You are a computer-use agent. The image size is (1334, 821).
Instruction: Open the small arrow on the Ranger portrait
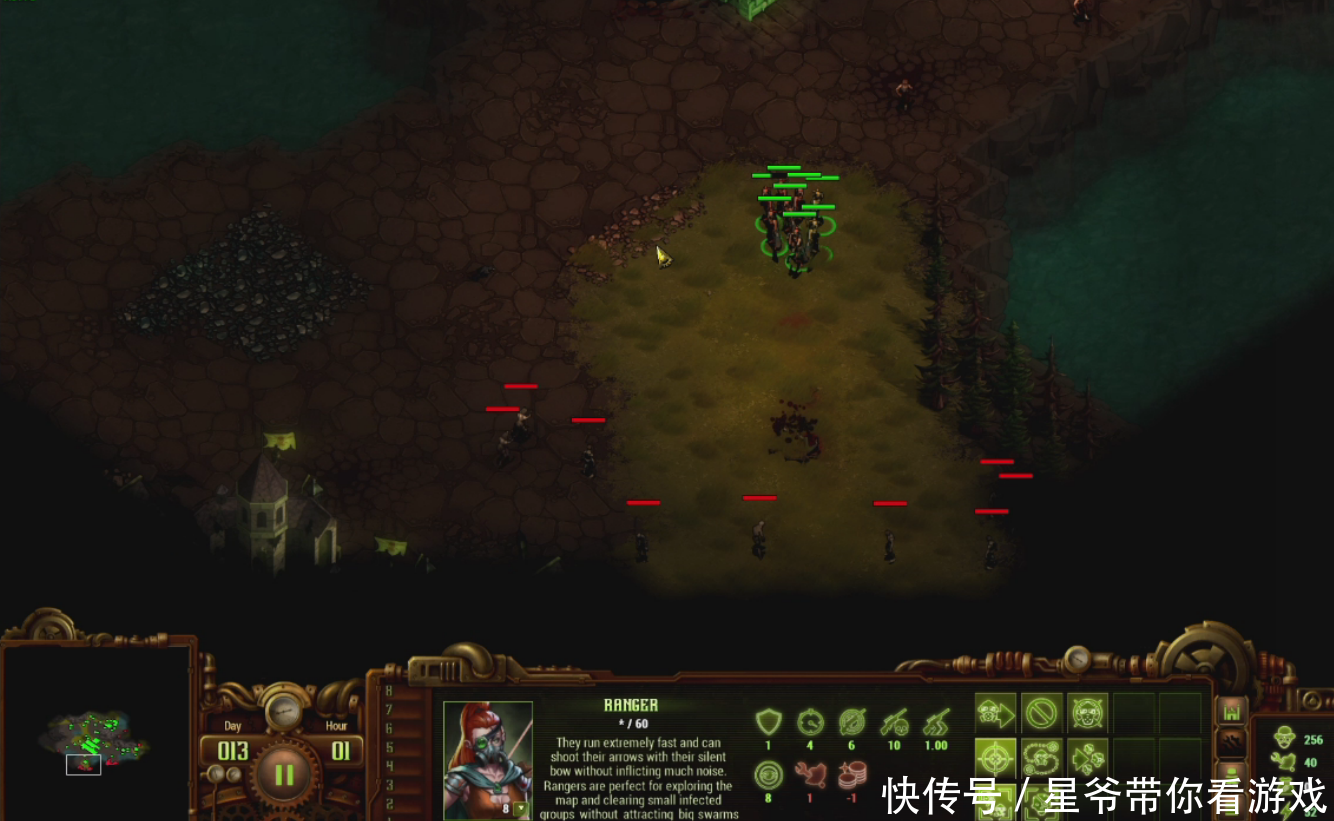coord(520,808)
